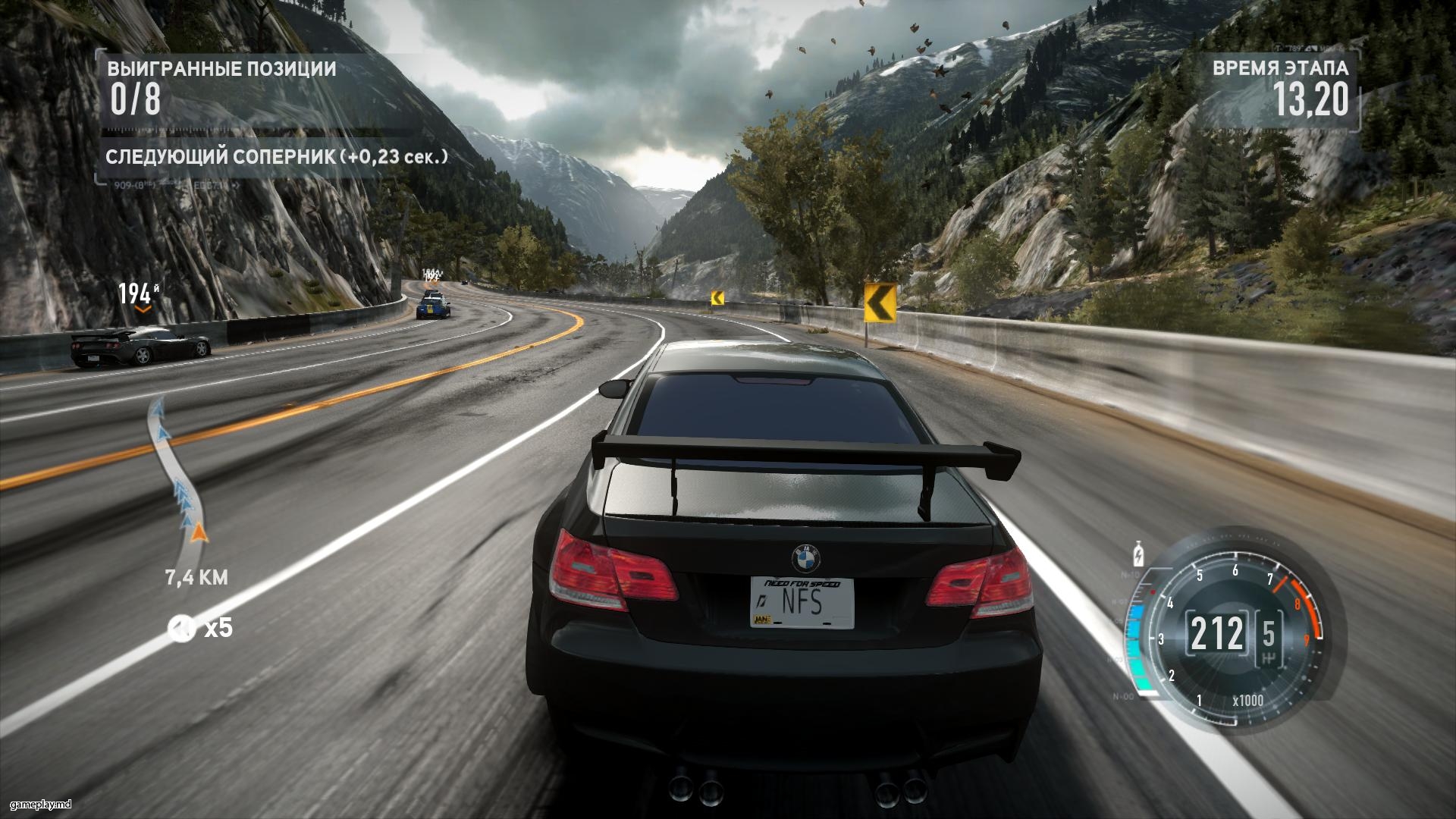Select the rewind icon beside x5

pos(182,628)
